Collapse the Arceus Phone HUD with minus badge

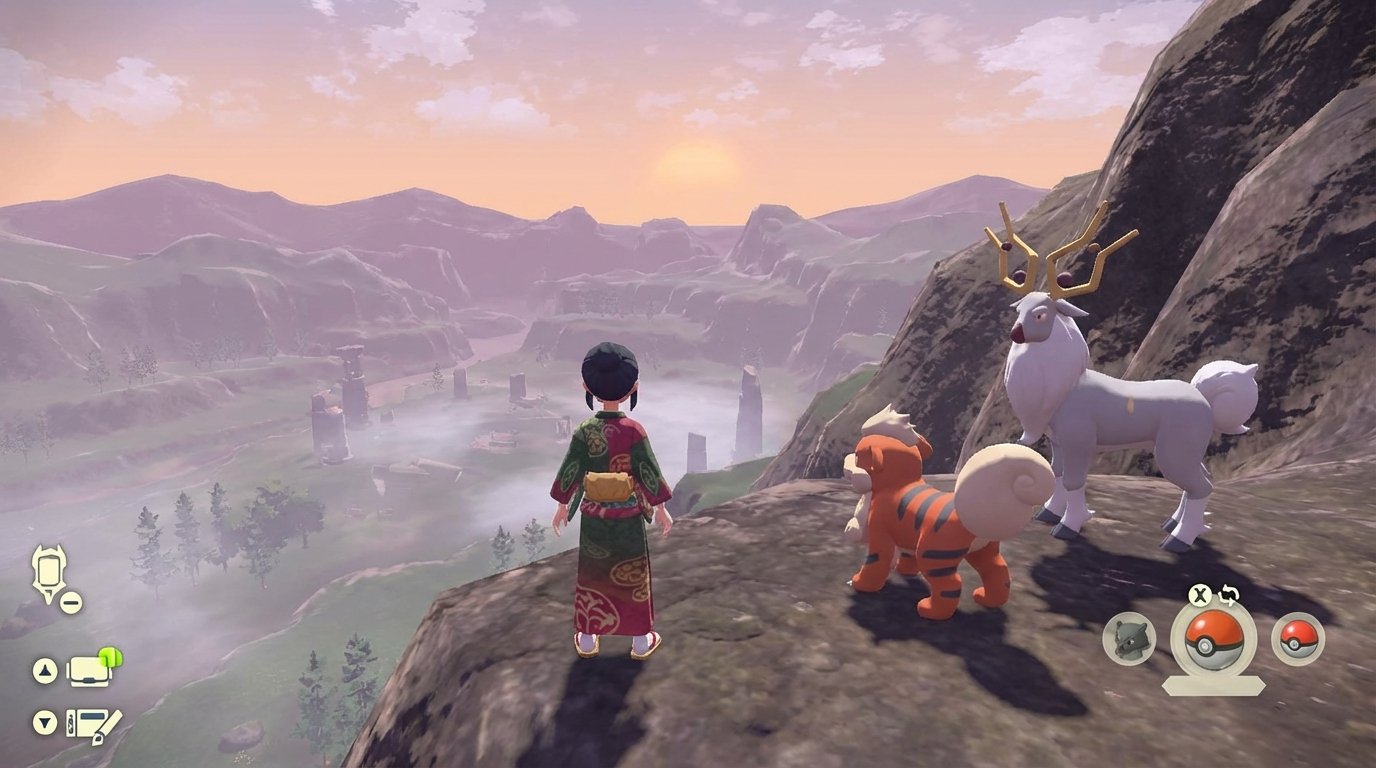pyautogui.click(x=69, y=602)
